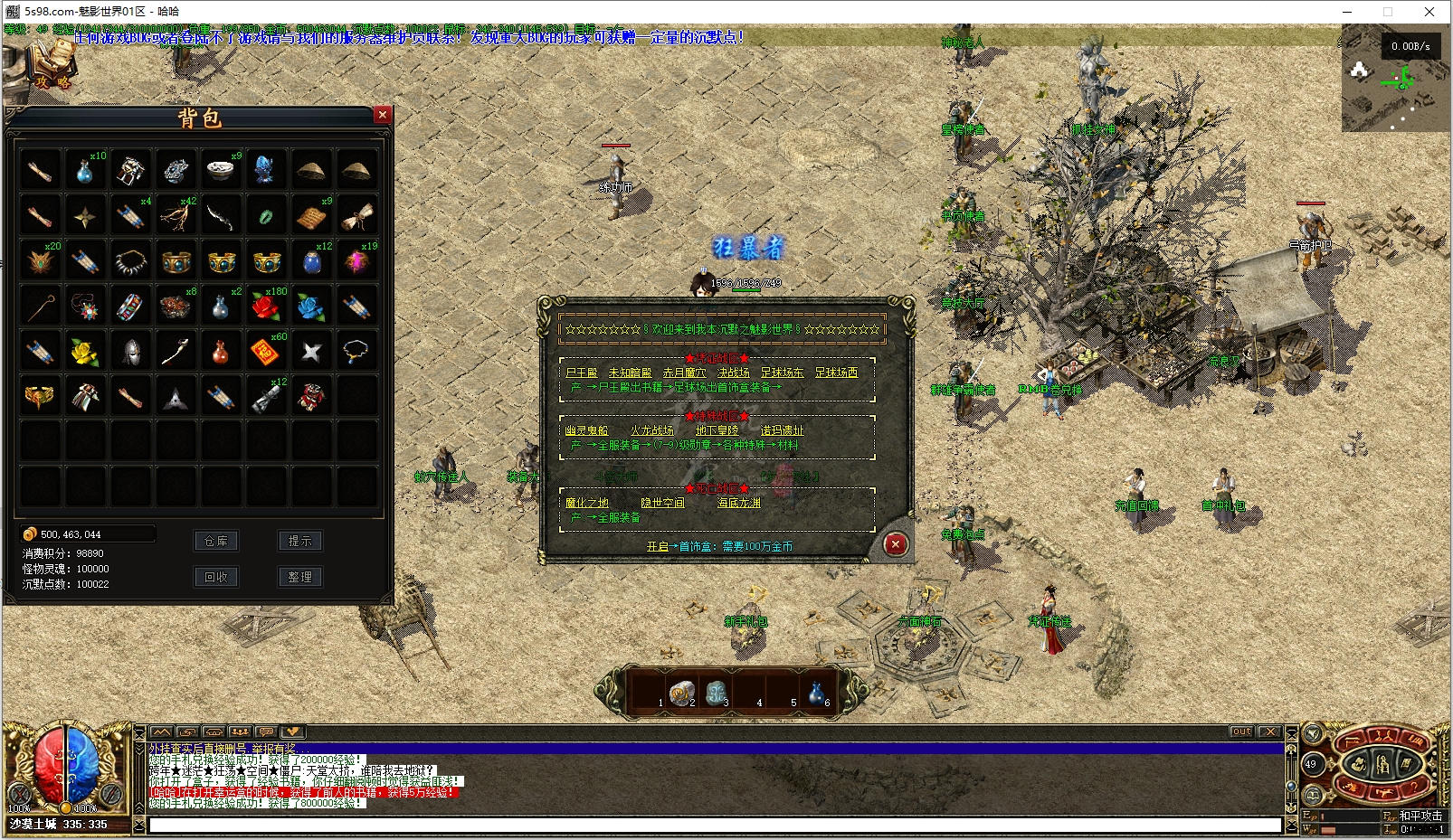Click the 开启 link for the jewelry box
Screen dimensions: 1453x840
tap(657, 547)
